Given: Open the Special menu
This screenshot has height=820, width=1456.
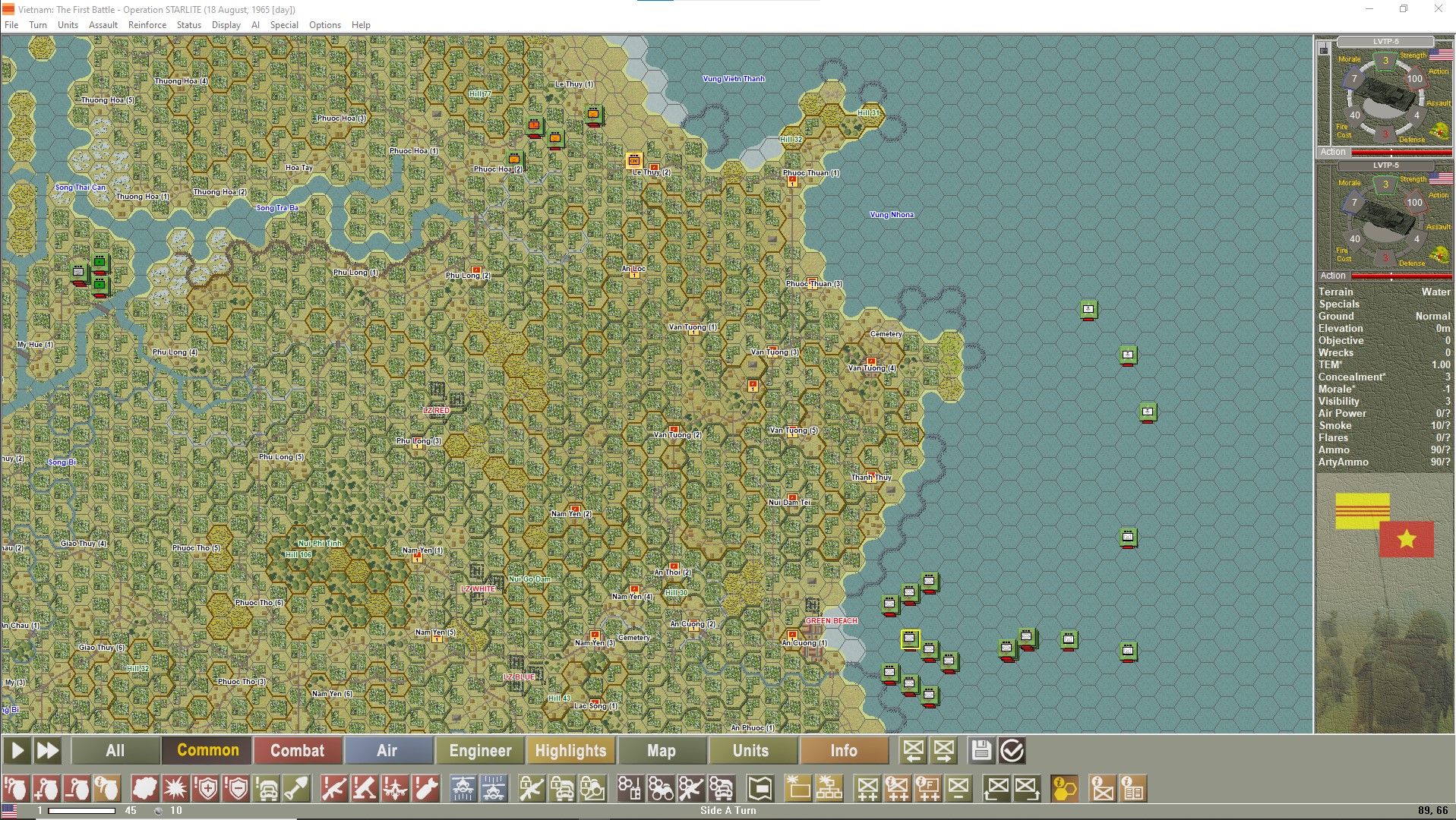Looking at the screenshot, I should (x=283, y=24).
